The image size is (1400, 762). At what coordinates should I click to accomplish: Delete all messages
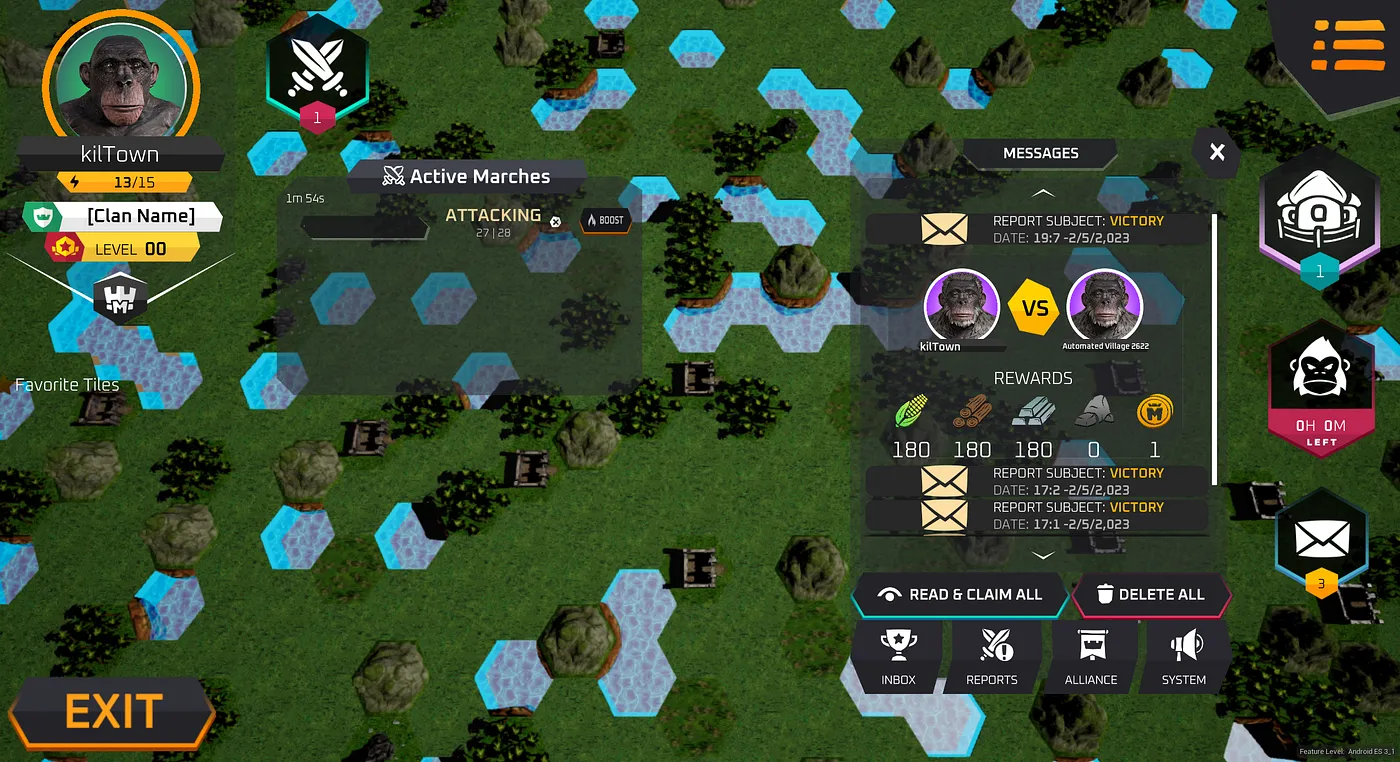click(1150, 594)
